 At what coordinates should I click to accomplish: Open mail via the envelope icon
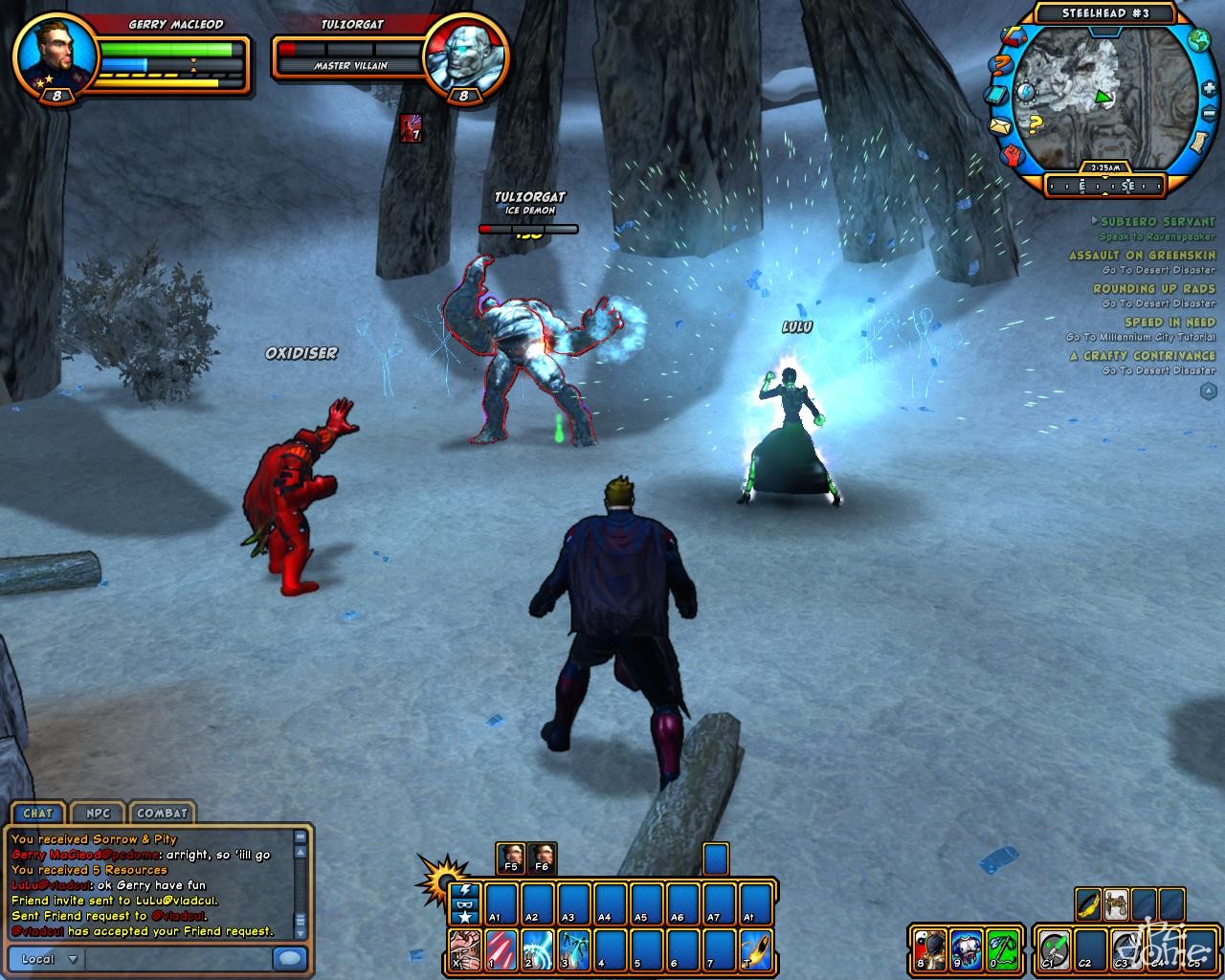coord(1001,126)
